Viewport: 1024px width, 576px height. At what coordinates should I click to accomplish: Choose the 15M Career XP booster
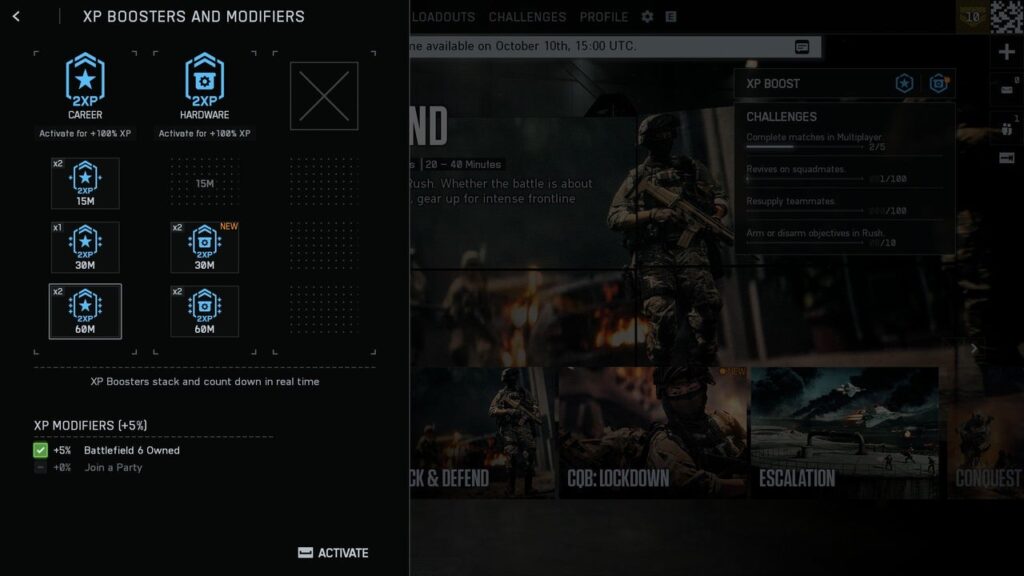[x=85, y=183]
